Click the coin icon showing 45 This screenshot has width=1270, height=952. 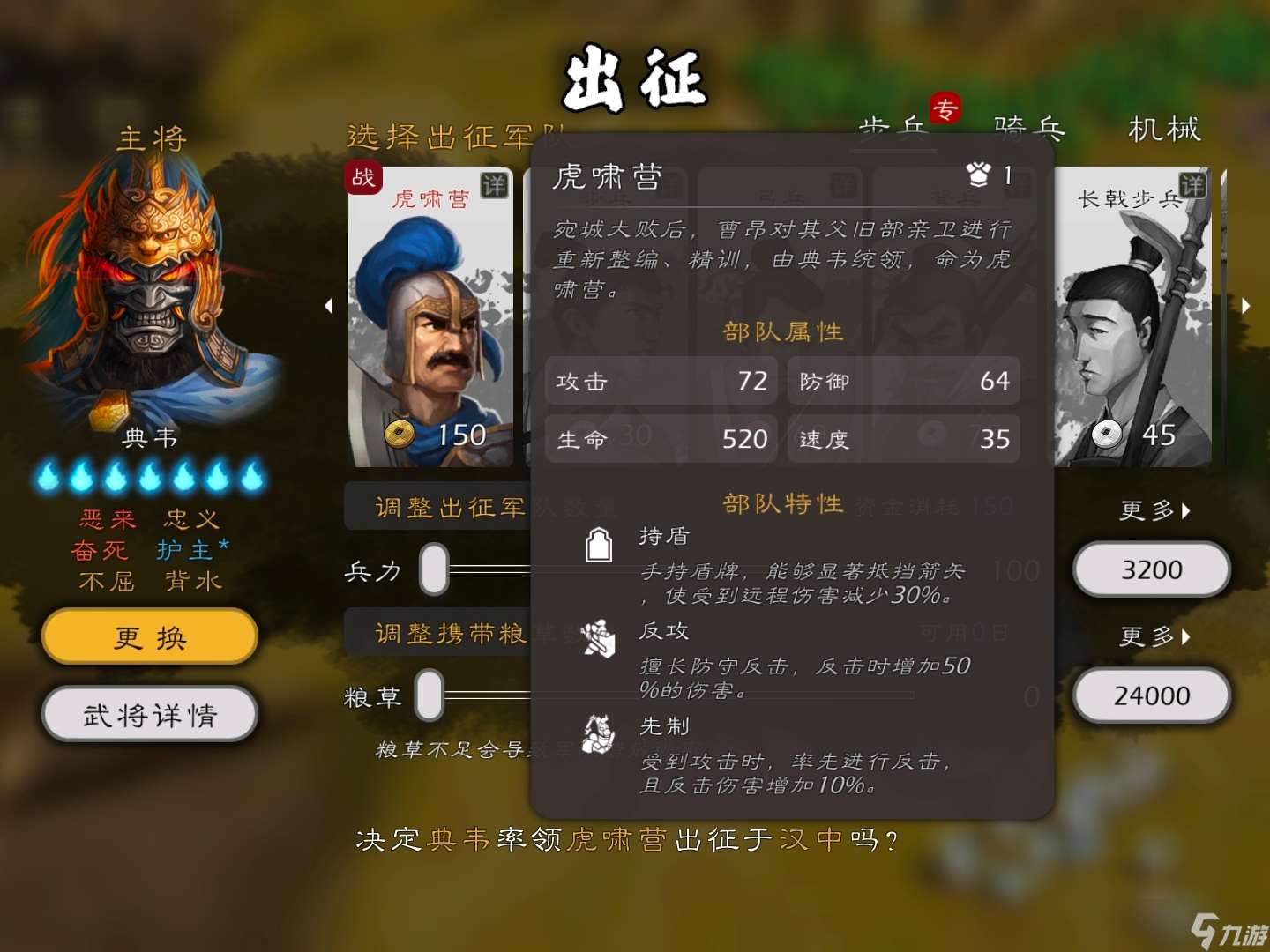[1107, 433]
